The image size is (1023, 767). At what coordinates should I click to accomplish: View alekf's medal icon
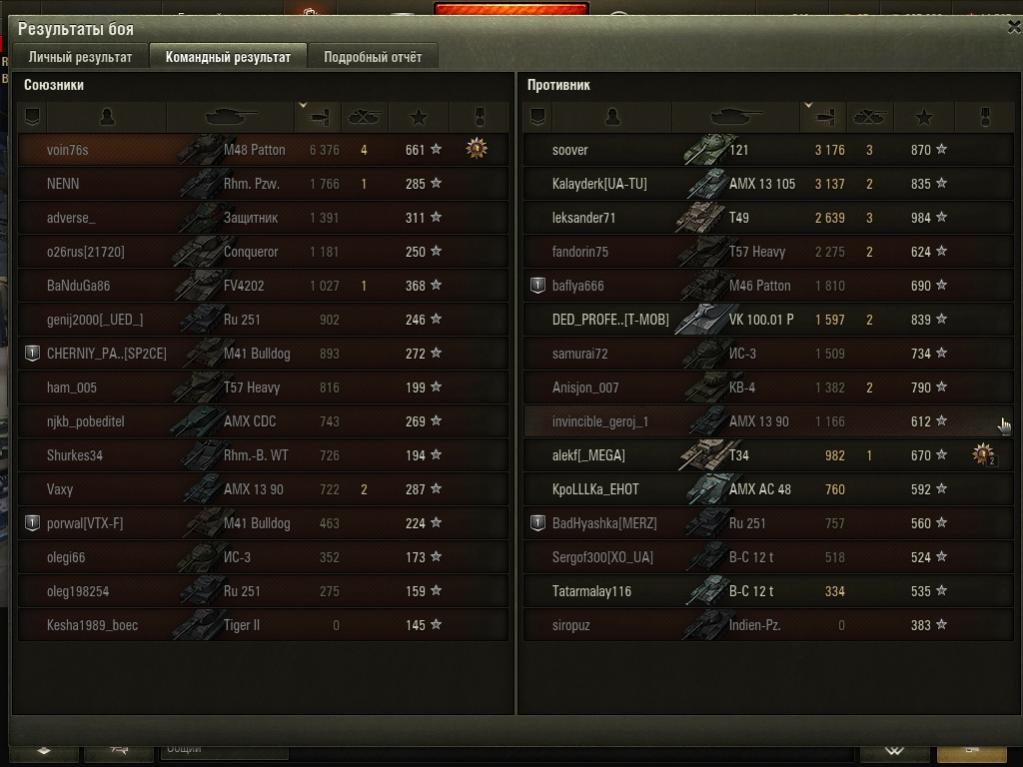(984, 456)
